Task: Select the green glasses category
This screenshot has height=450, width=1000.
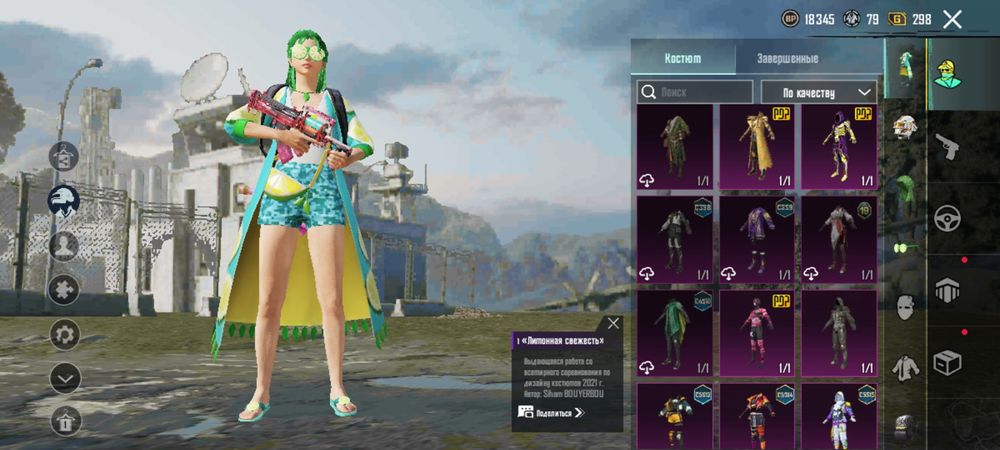Action: (x=905, y=247)
